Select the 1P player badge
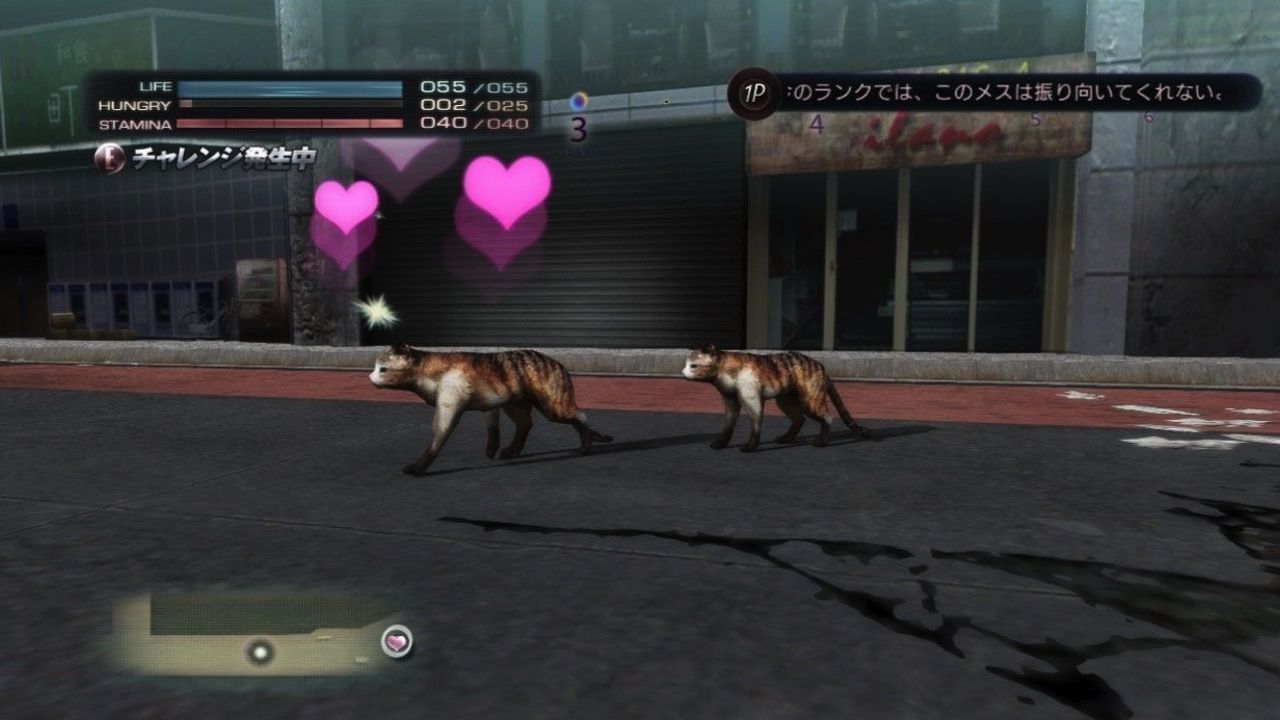The image size is (1280, 720). (754, 94)
